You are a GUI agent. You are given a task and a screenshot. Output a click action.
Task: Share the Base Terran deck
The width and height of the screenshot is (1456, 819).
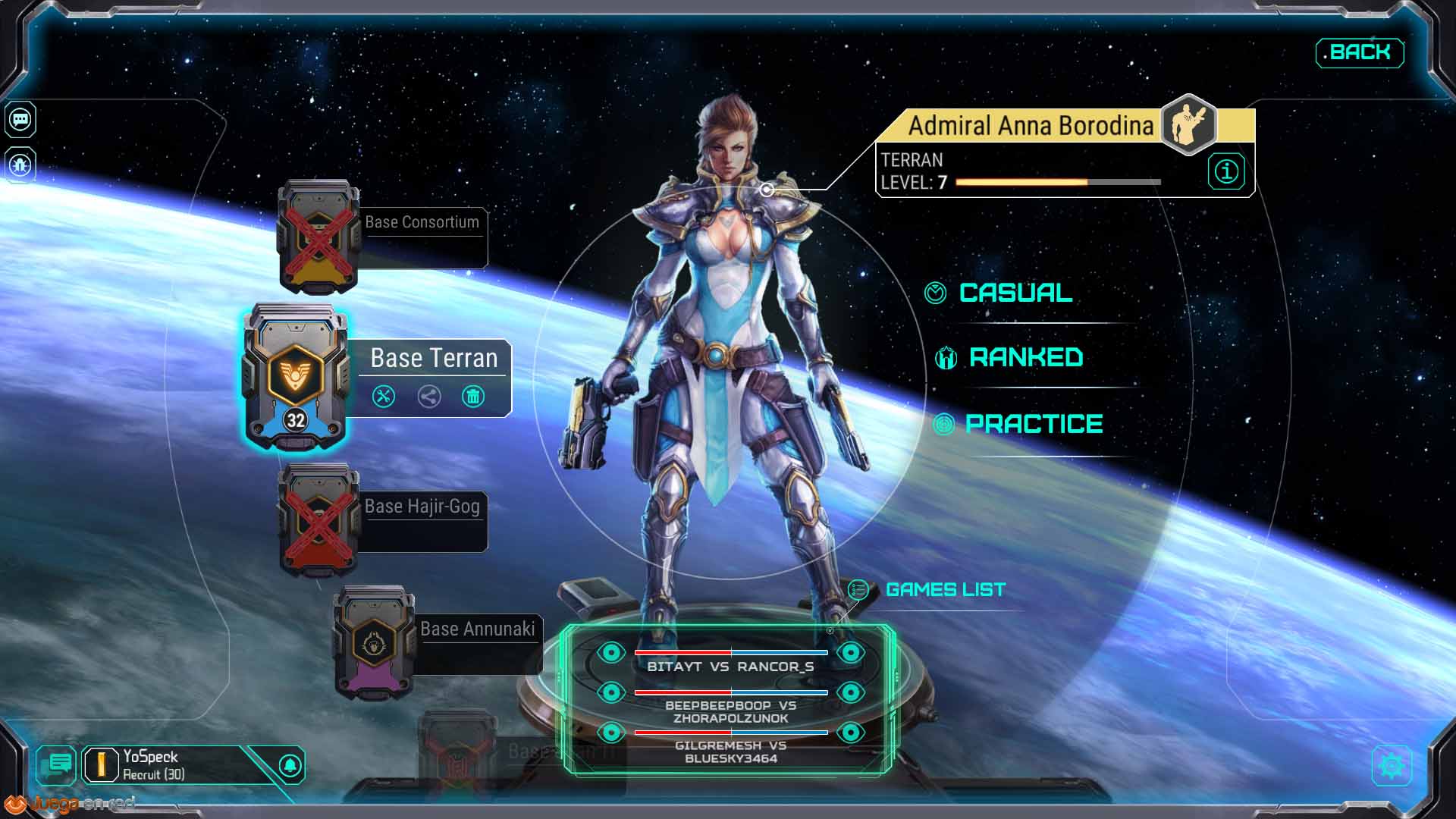[429, 396]
